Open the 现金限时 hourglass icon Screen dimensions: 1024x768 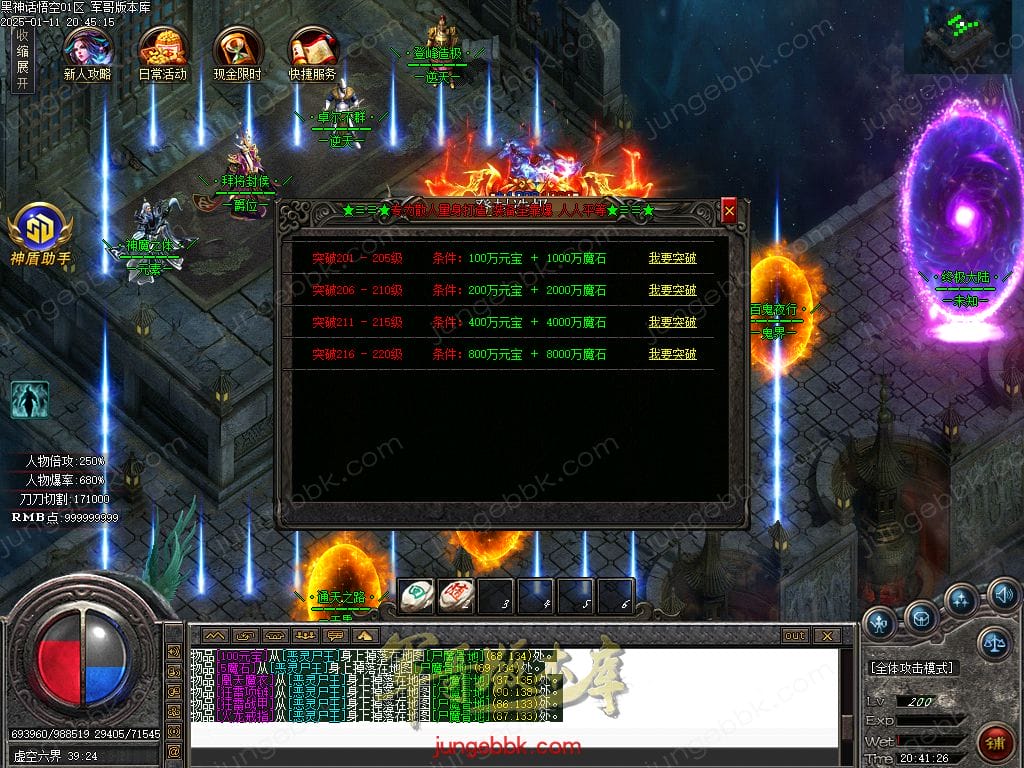[x=238, y=52]
